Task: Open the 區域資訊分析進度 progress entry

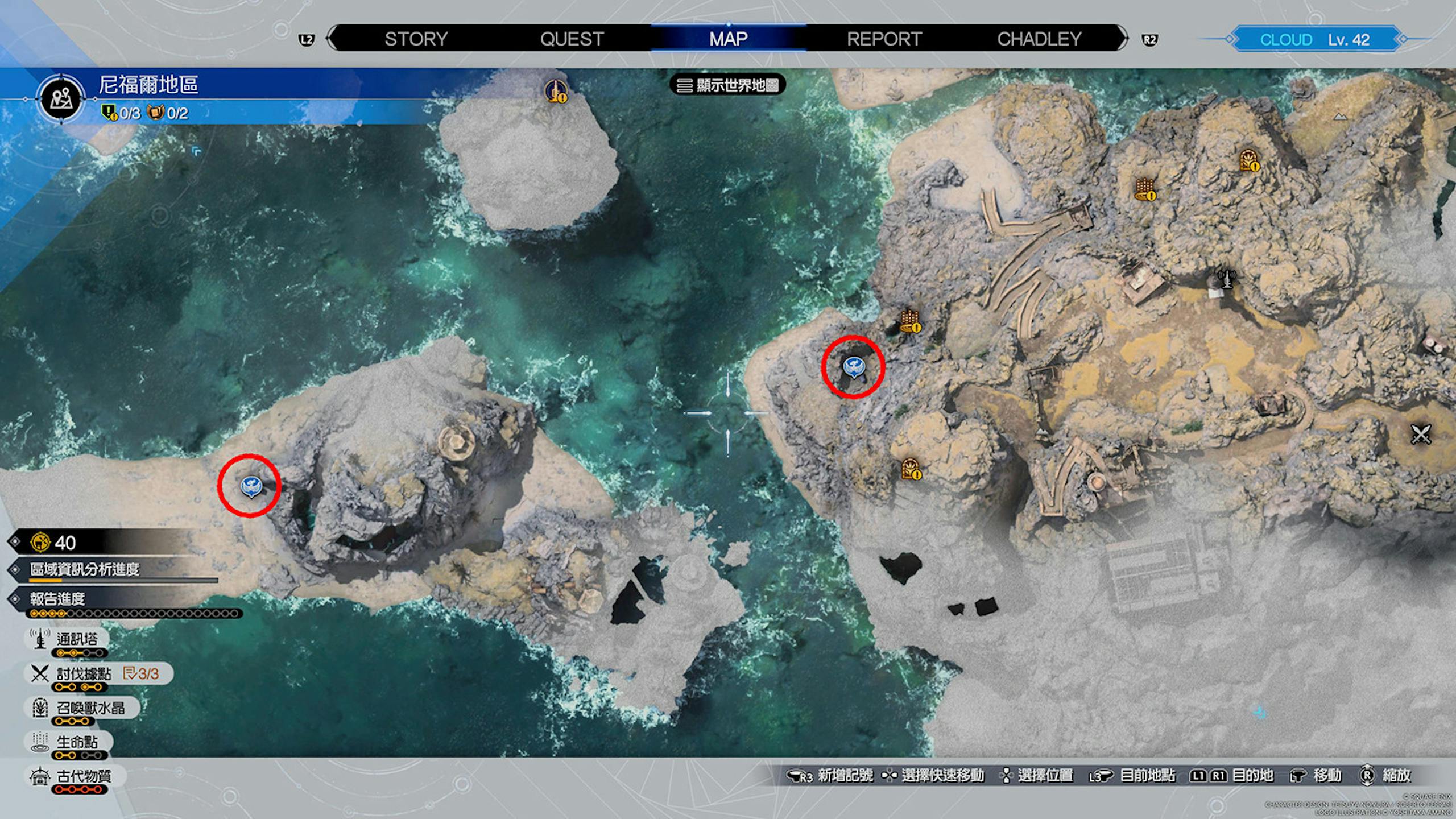Action: point(85,569)
